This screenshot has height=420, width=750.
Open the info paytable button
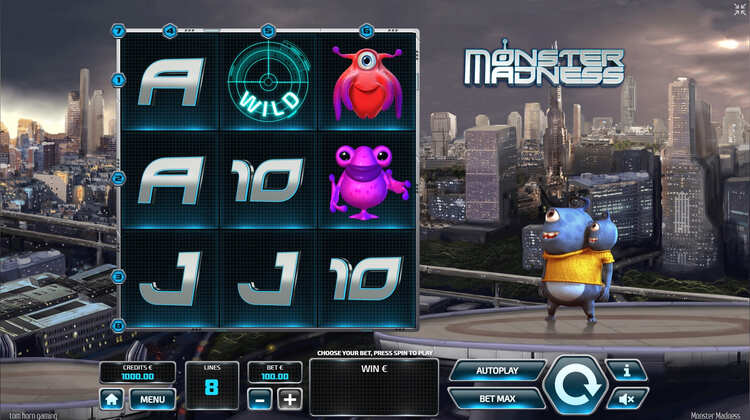tap(627, 371)
